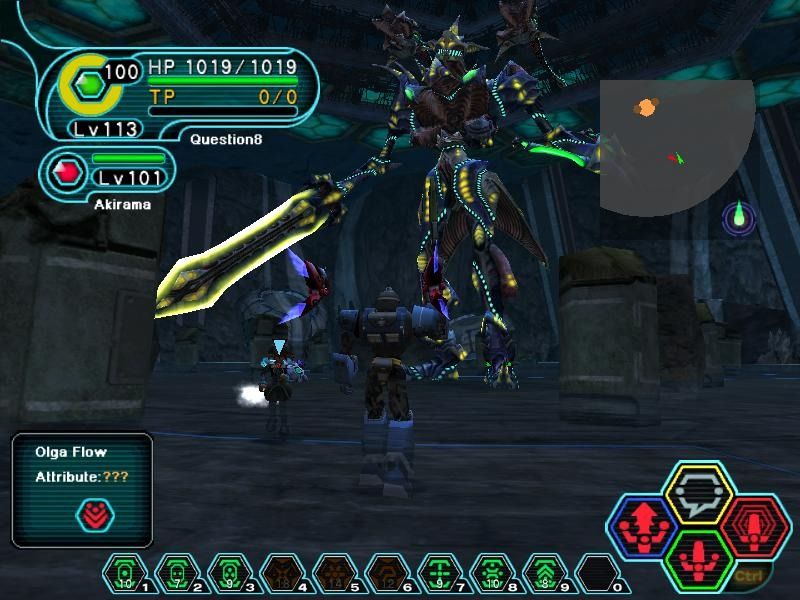This screenshot has width=800, height=600.
Task: Select the dimmed quick slot 4
Action: tap(278, 574)
